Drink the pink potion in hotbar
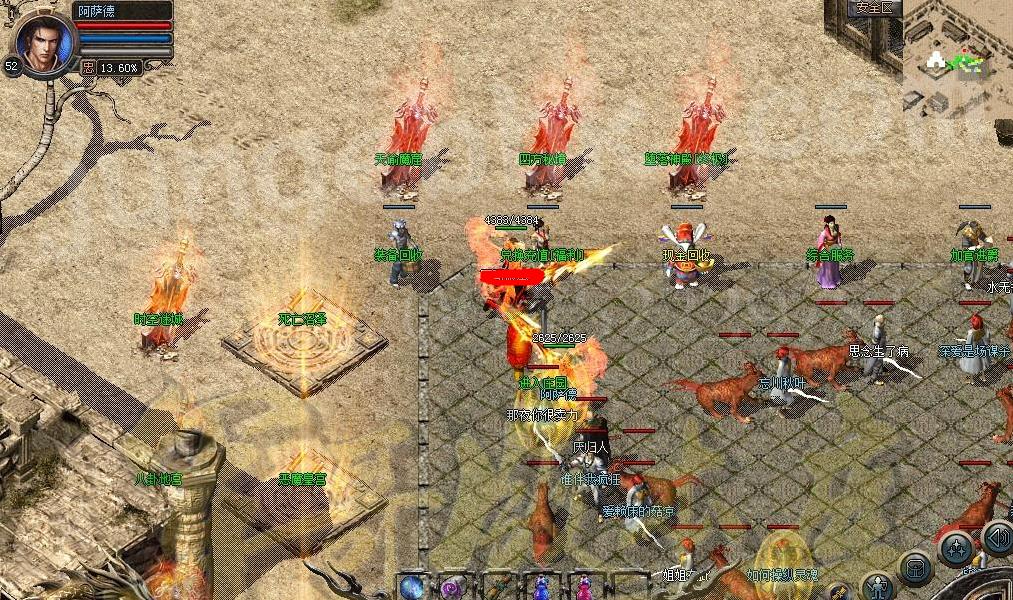This screenshot has height=600, width=1013. [x=584, y=587]
